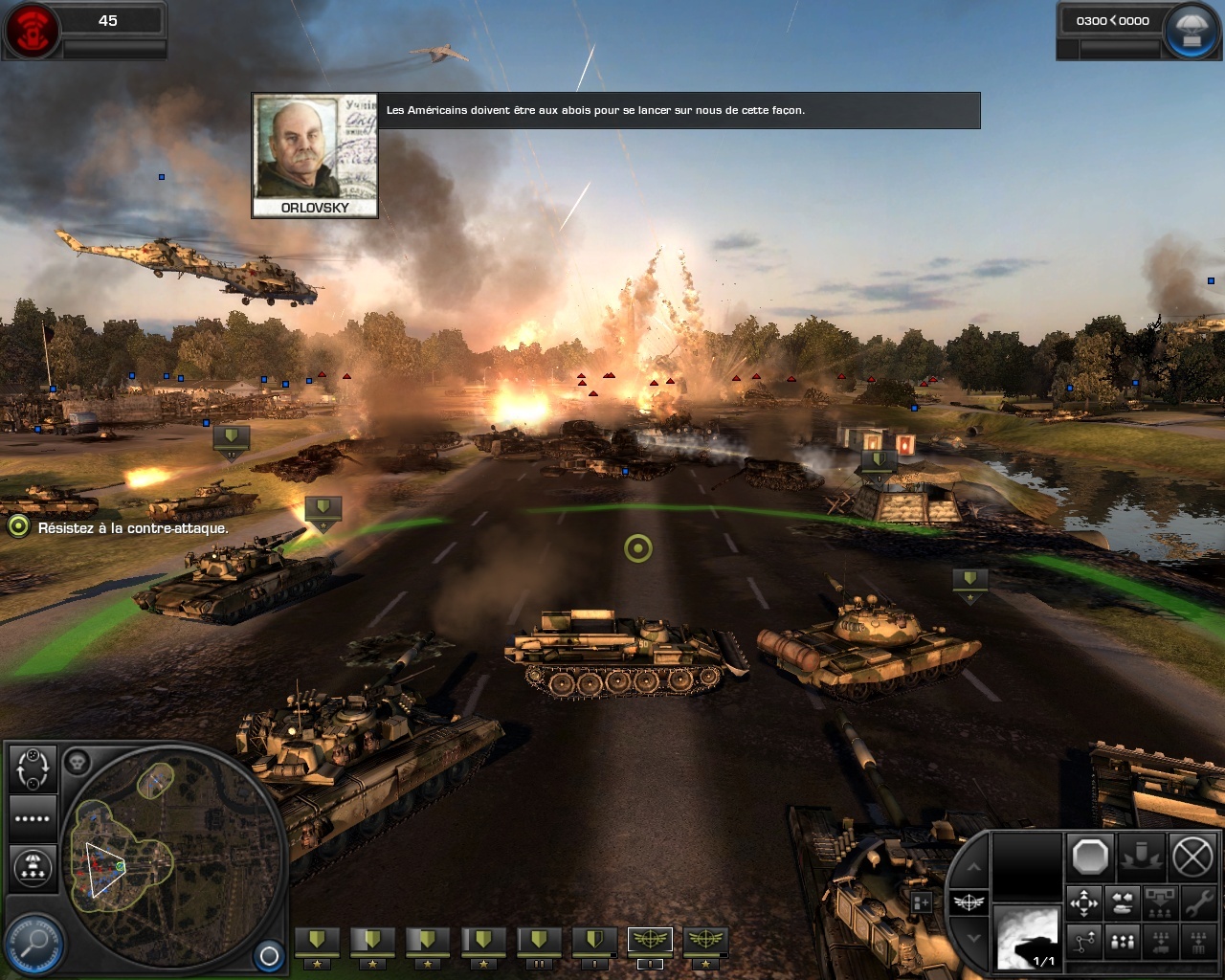
Task: Activate the wrench repair command
Action: 1197,902
